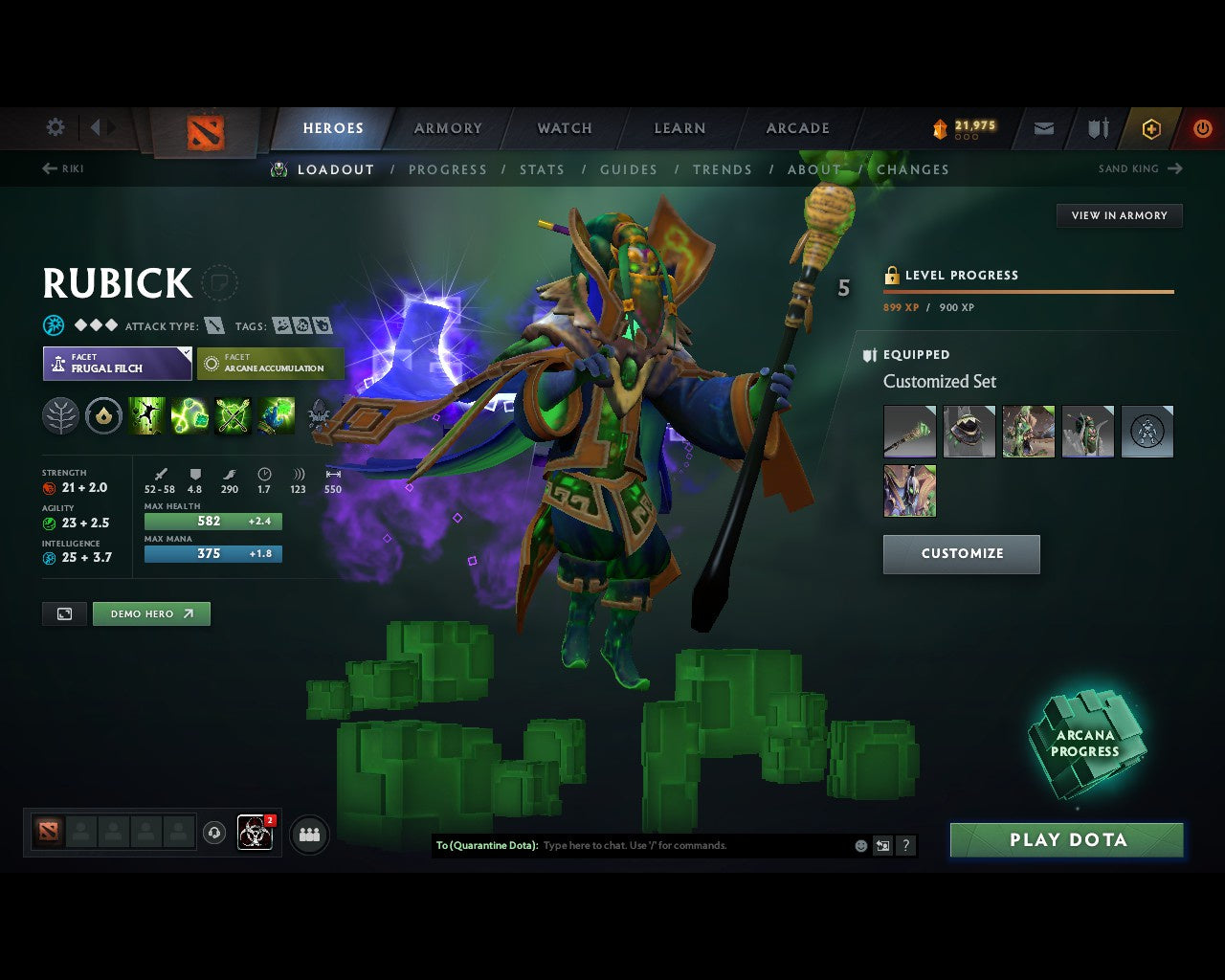Viewport: 1225px width, 980px height.
Task: Click the CUSTOMIZE button
Action: pos(961,553)
